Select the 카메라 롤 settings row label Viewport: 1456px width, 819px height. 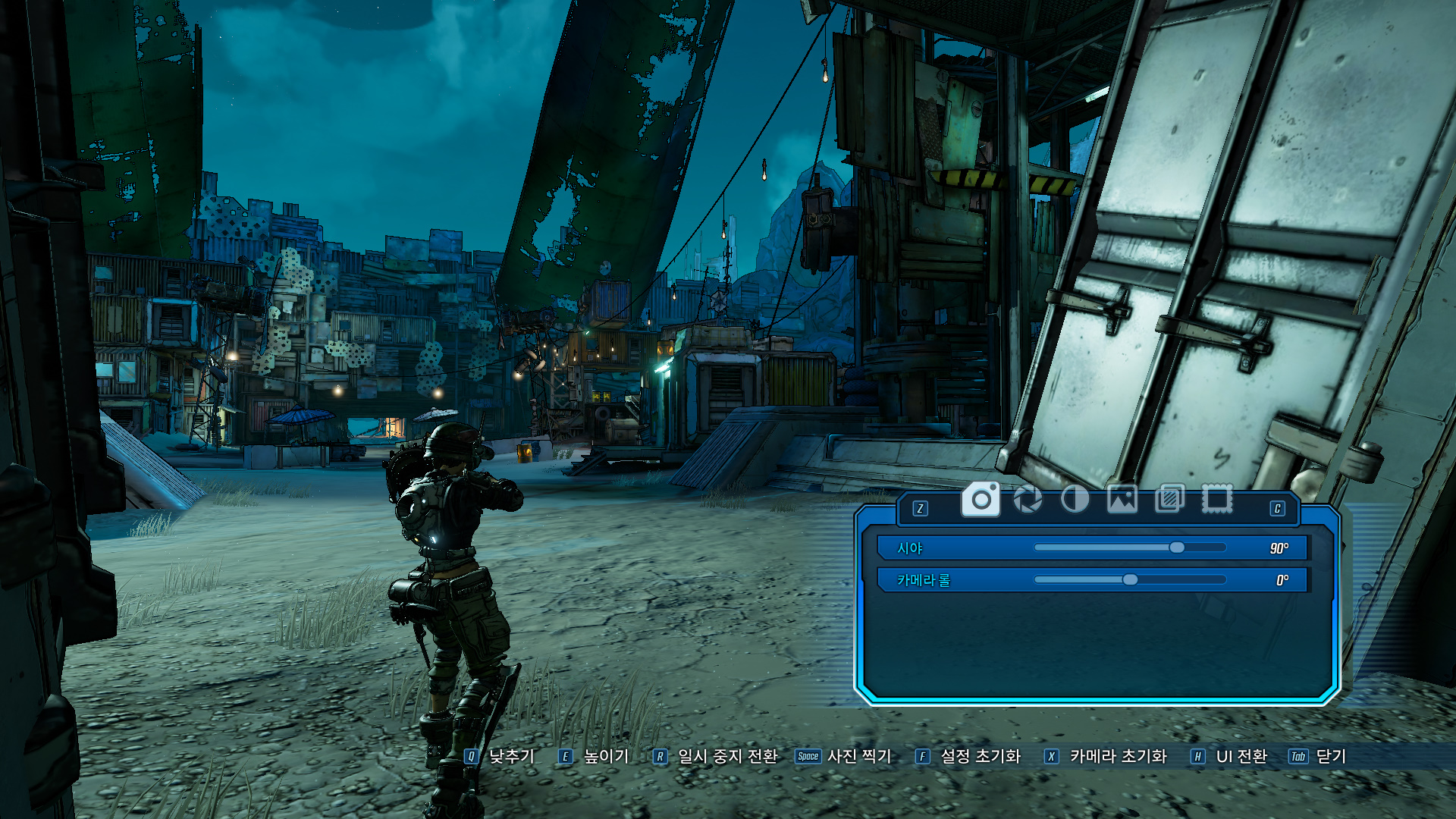(x=923, y=580)
